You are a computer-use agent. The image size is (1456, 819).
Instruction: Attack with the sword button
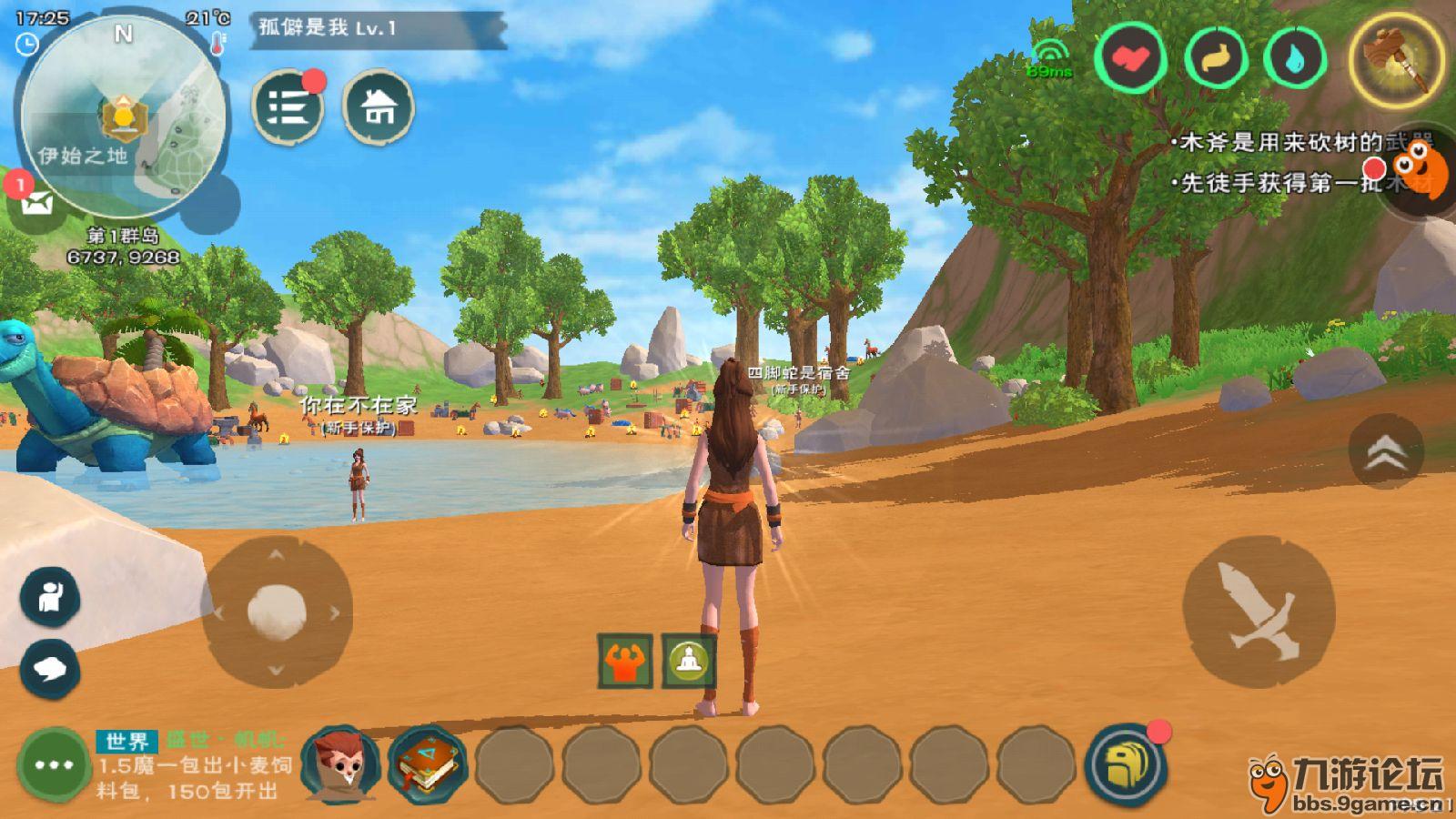(1258, 611)
